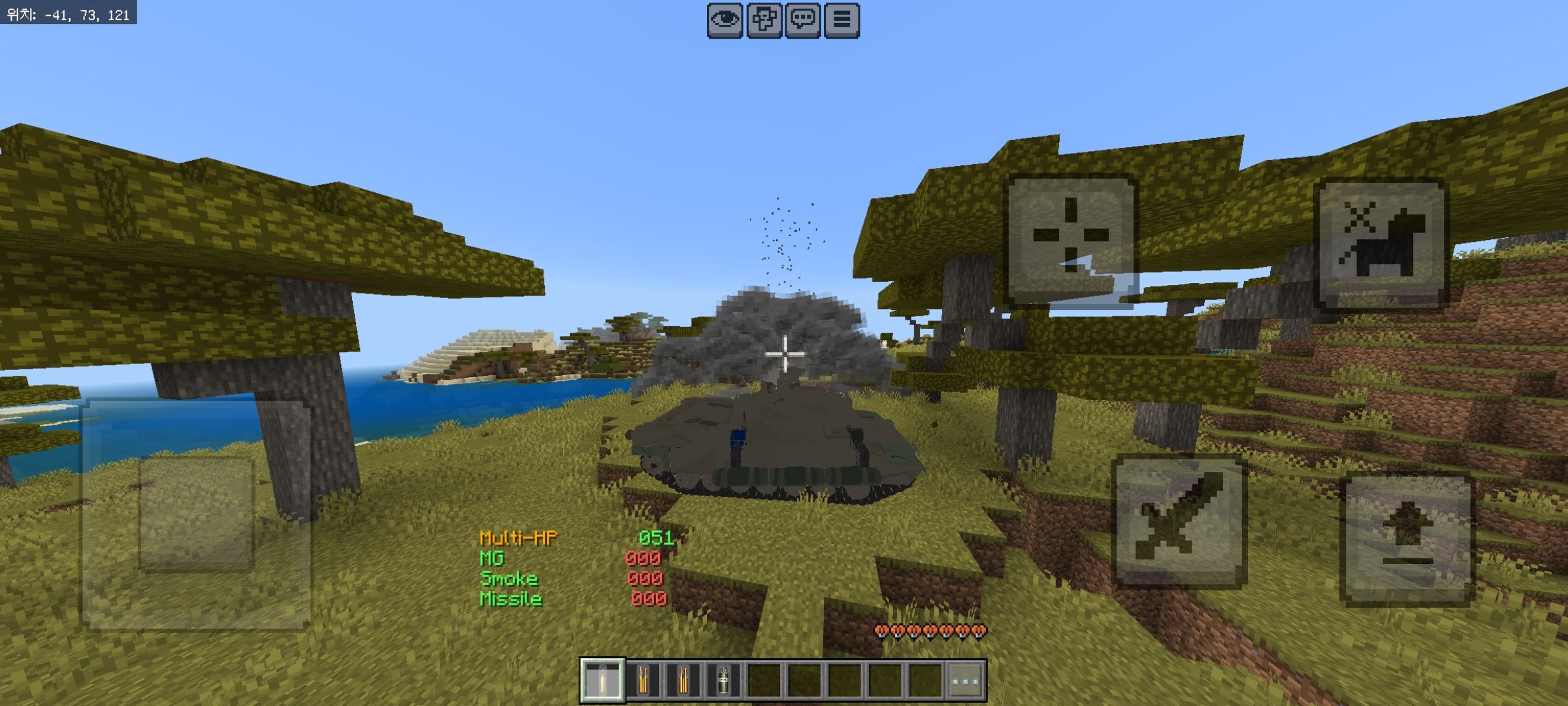The height and width of the screenshot is (706, 1568).
Task: Toggle the eye perspective button
Action: click(x=725, y=20)
